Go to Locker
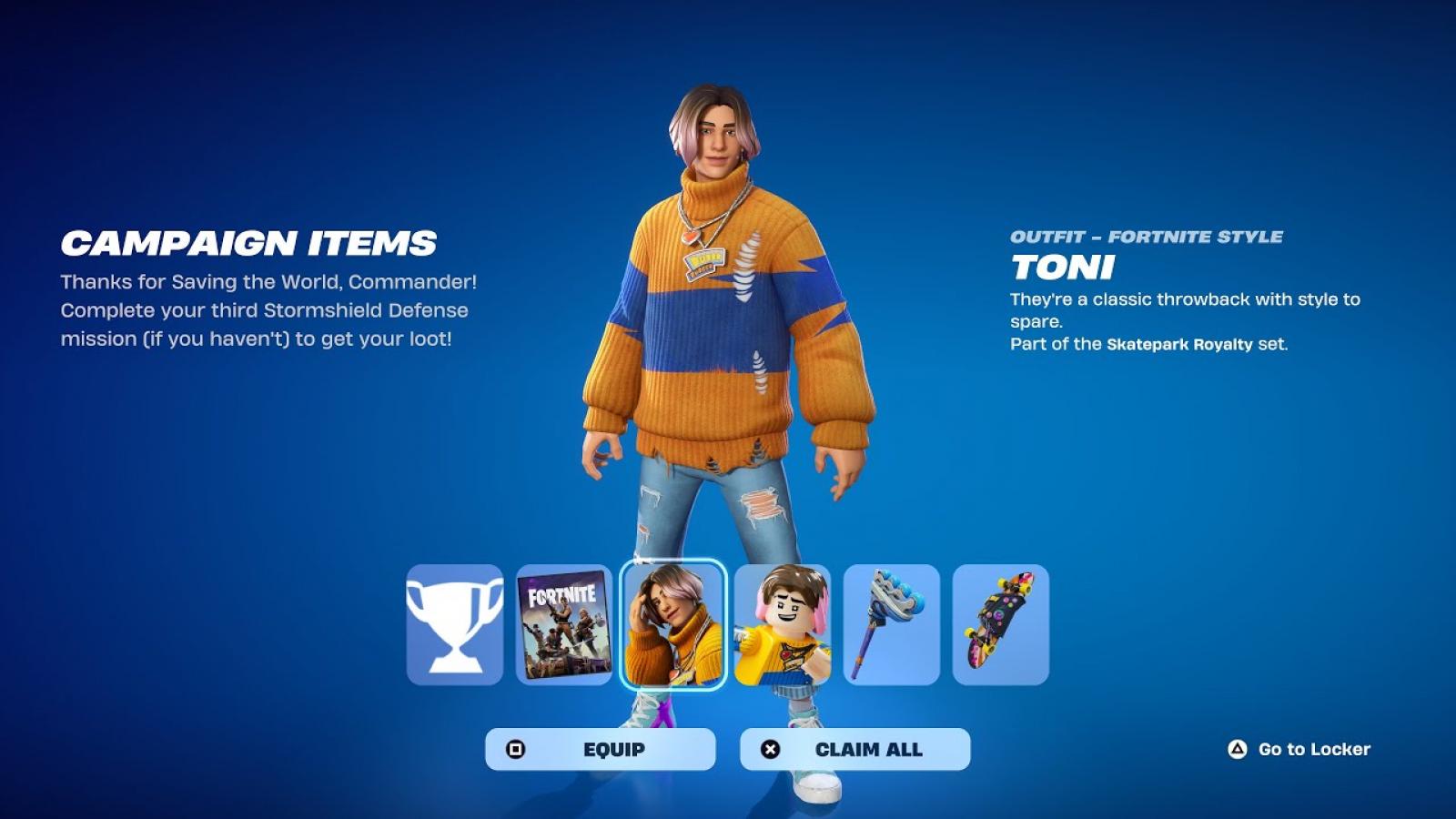 click(x=1299, y=749)
